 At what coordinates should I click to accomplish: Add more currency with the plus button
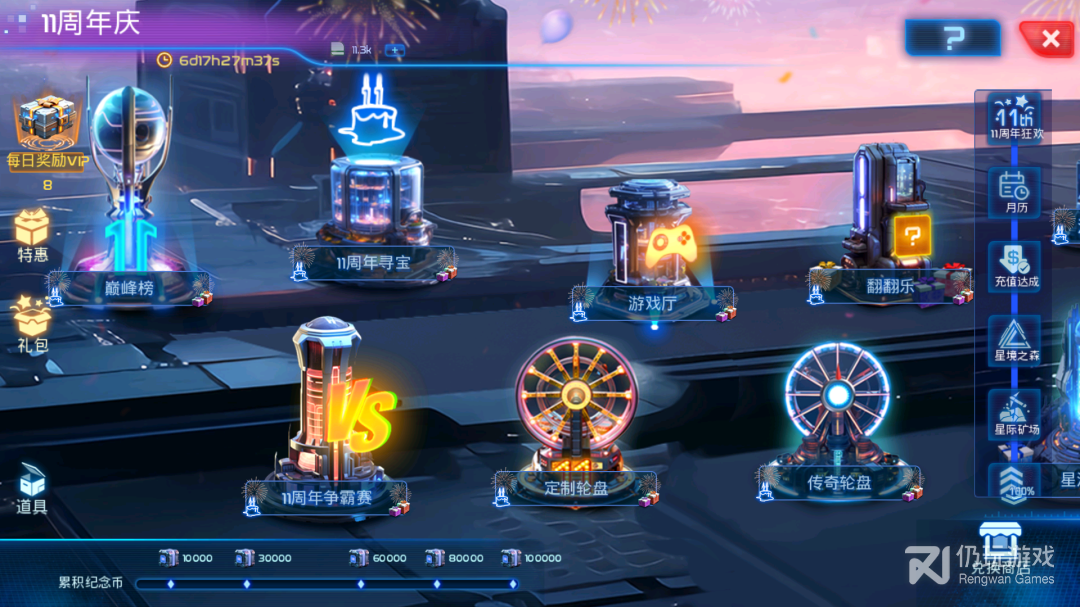(395, 49)
